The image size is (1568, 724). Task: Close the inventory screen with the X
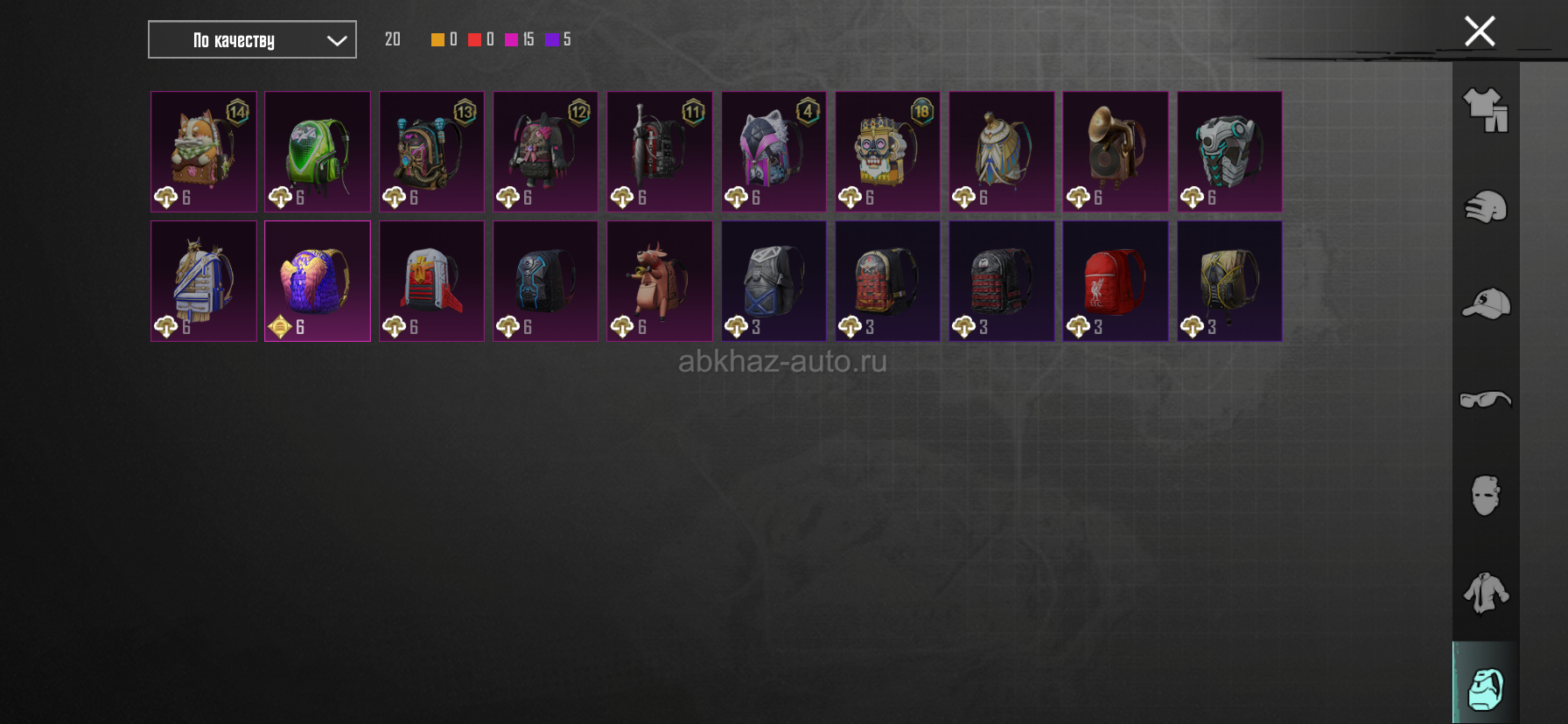[1480, 31]
